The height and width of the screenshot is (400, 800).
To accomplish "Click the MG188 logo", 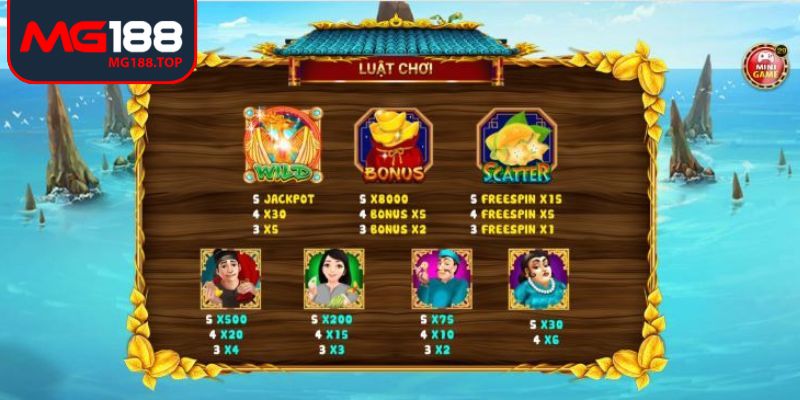I will [101, 39].
